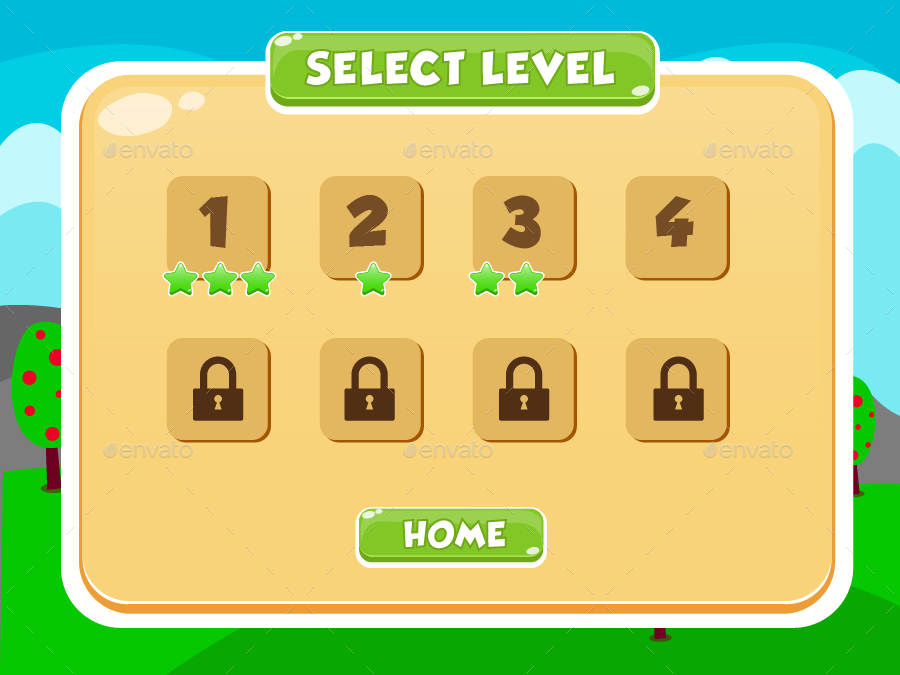Click the green HOME button
The width and height of the screenshot is (900, 675).
(451, 535)
